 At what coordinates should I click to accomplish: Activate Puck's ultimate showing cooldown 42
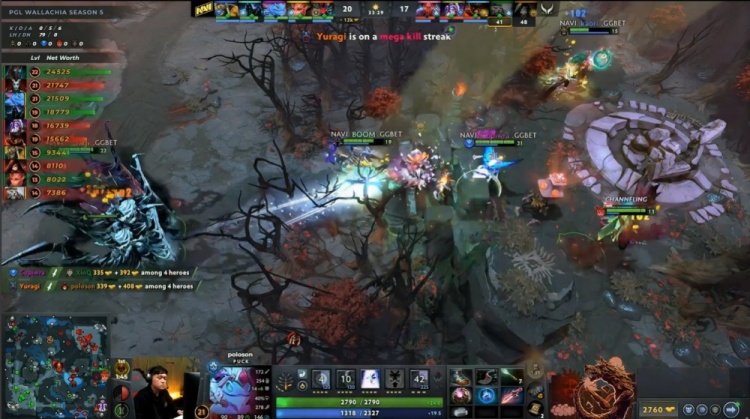[419, 378]
